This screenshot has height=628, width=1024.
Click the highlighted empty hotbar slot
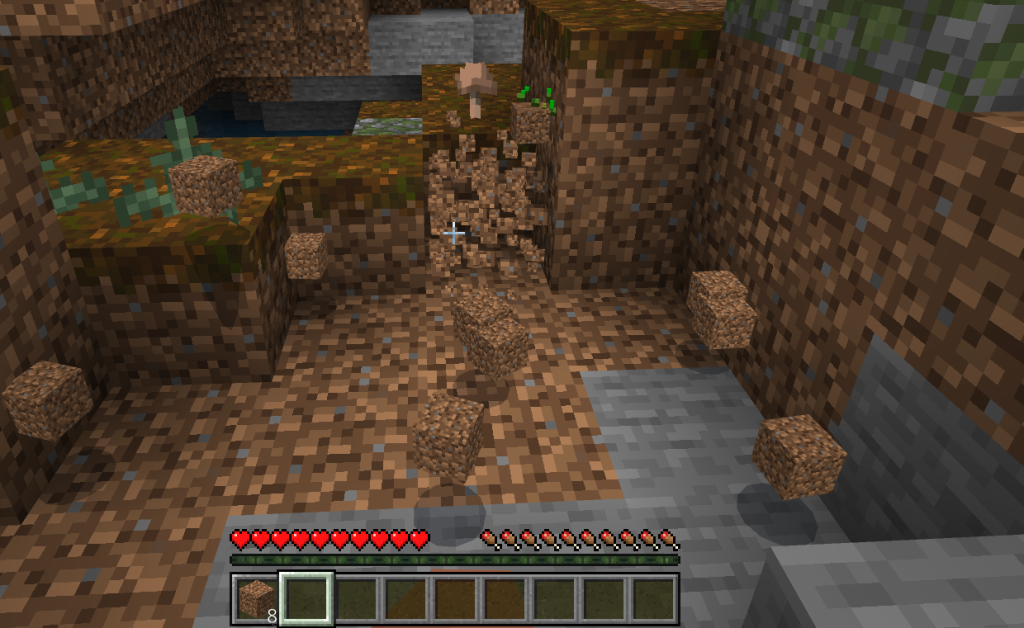306,599
